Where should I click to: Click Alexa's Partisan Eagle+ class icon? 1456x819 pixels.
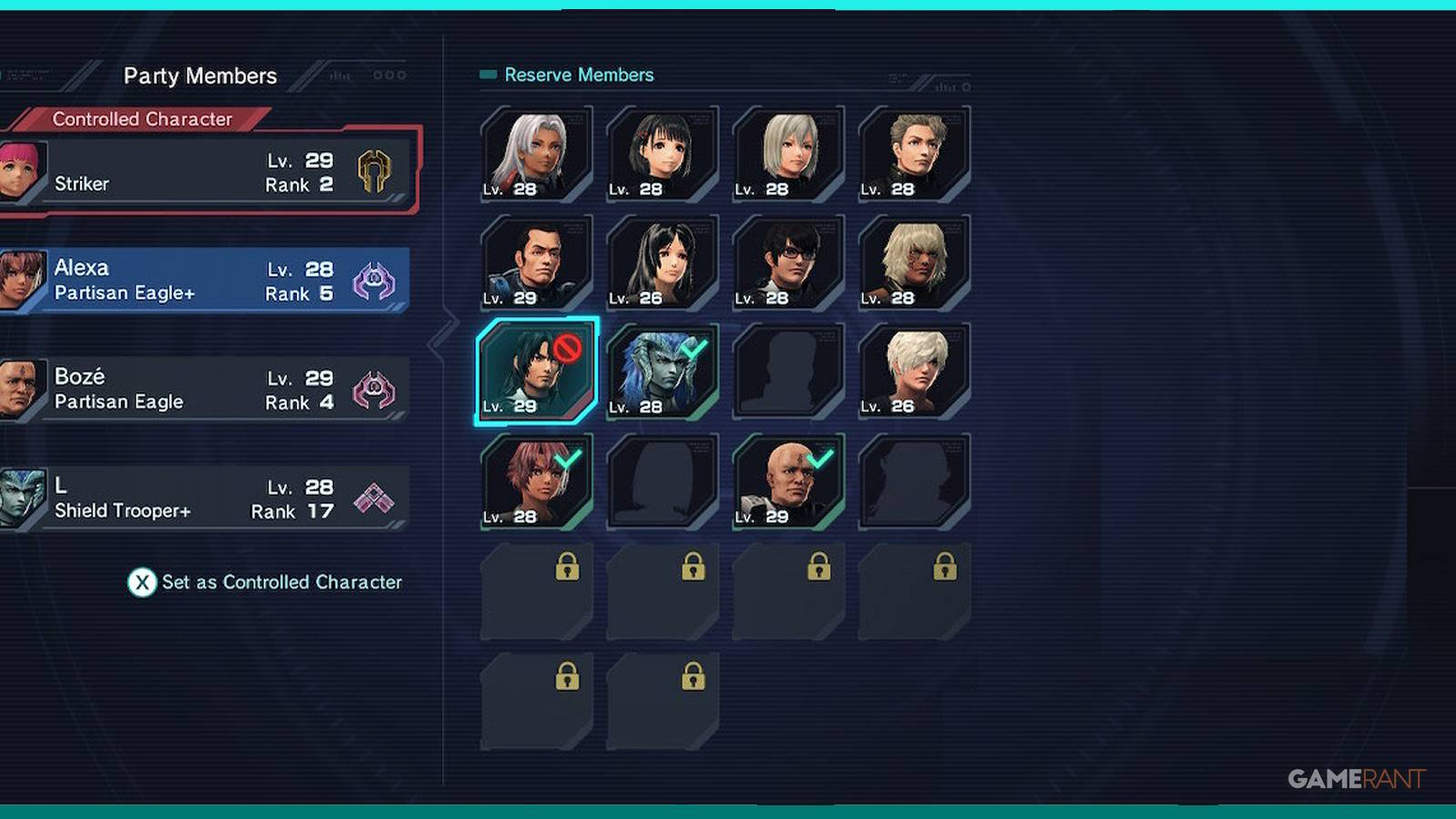coord(376,281)
